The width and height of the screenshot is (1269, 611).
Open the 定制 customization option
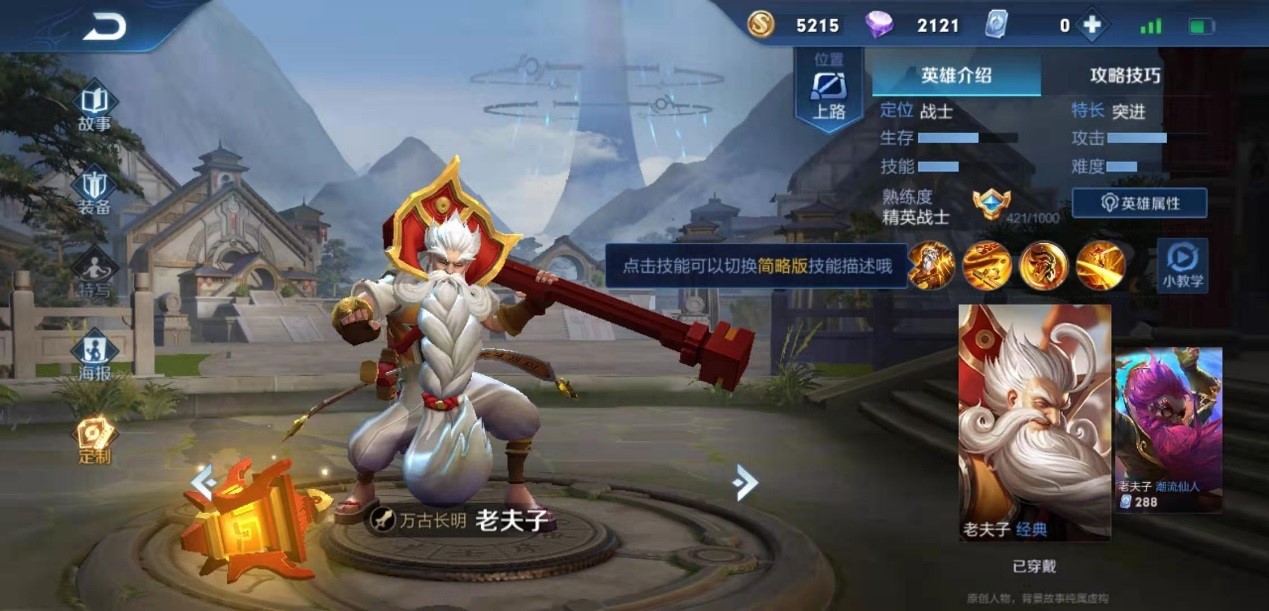[95, 440]
